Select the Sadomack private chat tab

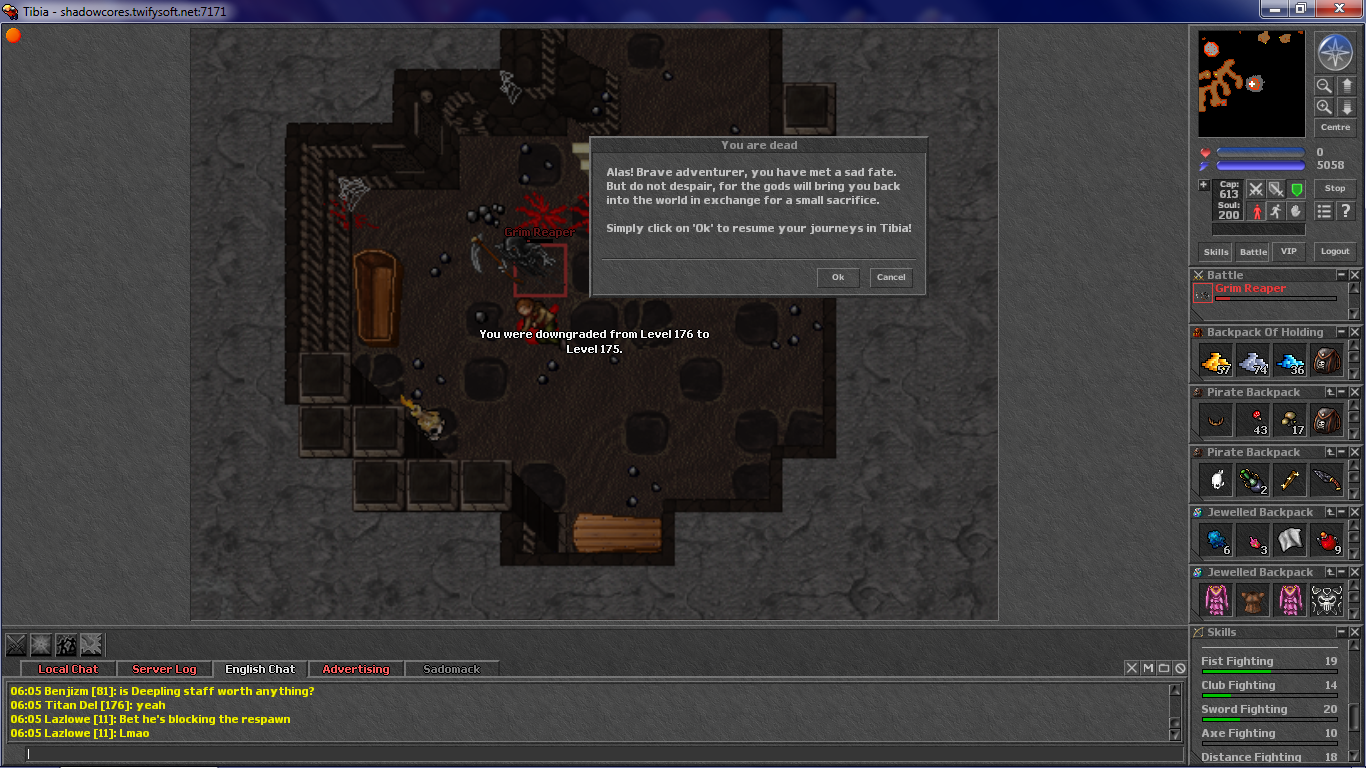[x=452, y=669]
